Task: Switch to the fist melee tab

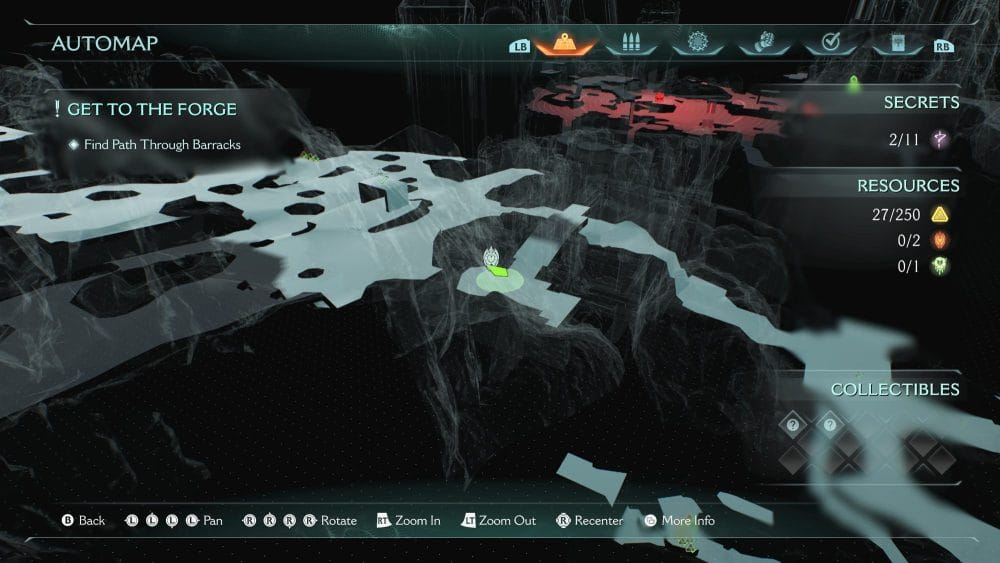Action: [x=762, y=43]
